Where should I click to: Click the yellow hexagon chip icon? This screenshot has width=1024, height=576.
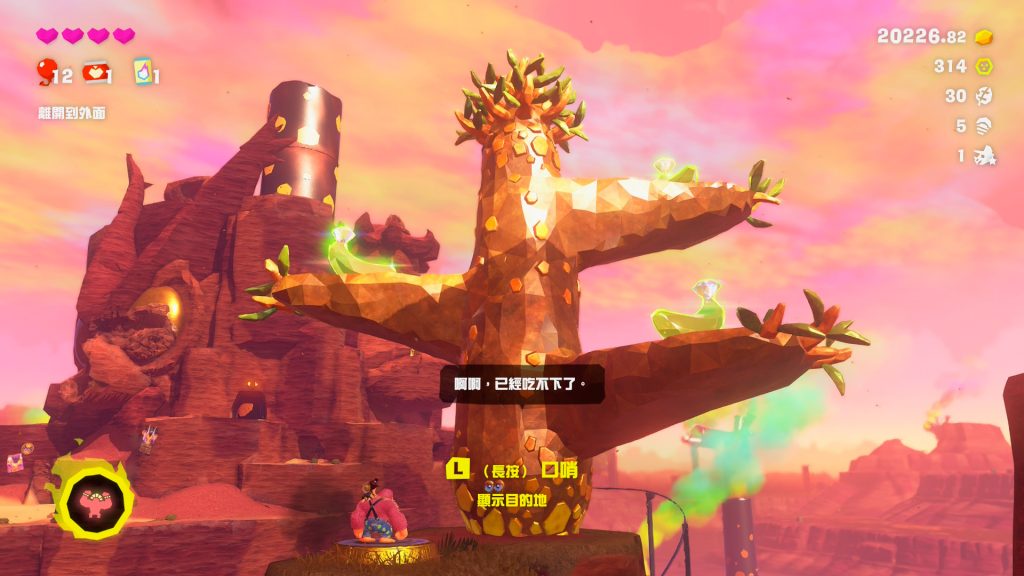985,66
